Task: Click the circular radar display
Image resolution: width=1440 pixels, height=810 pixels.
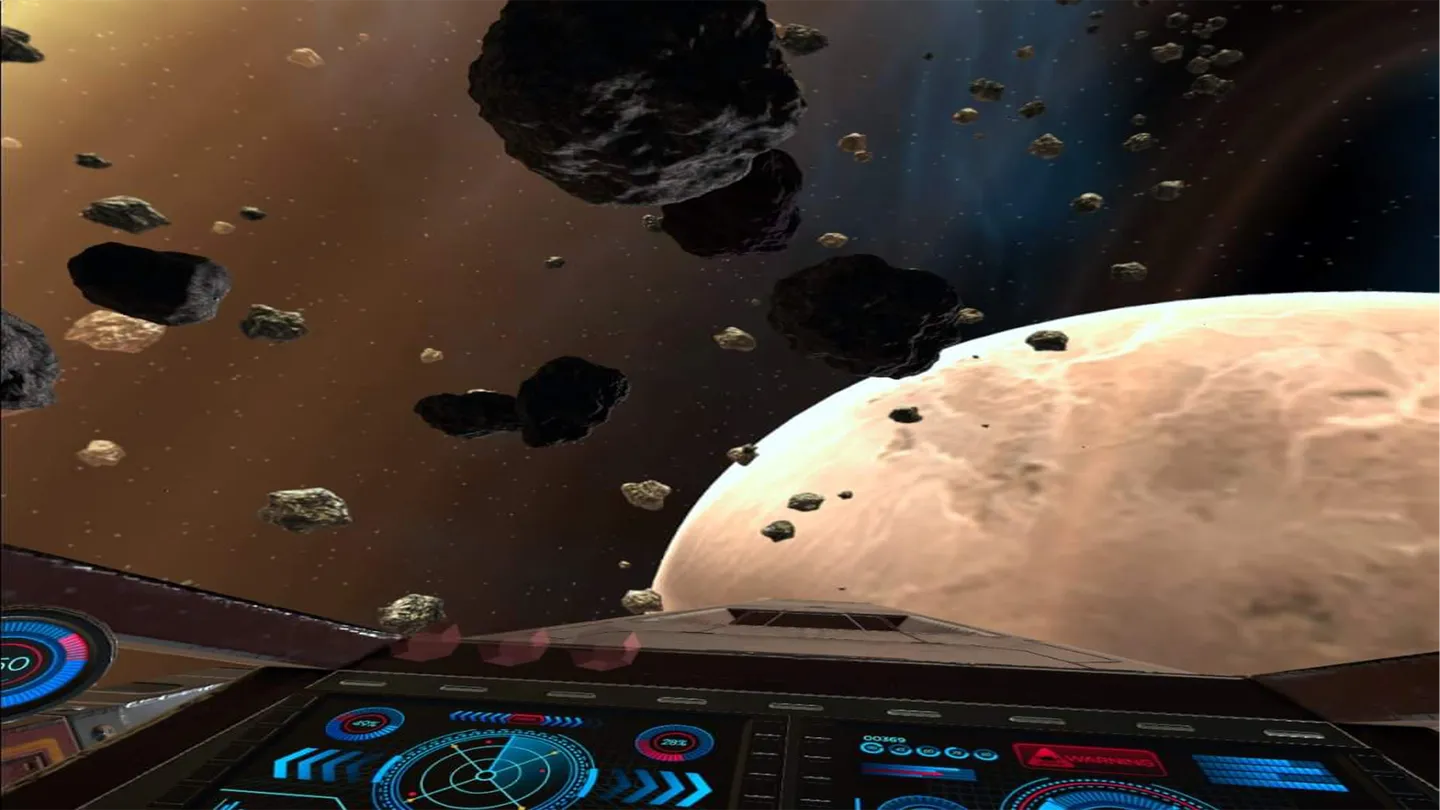Action: (489, 774)
